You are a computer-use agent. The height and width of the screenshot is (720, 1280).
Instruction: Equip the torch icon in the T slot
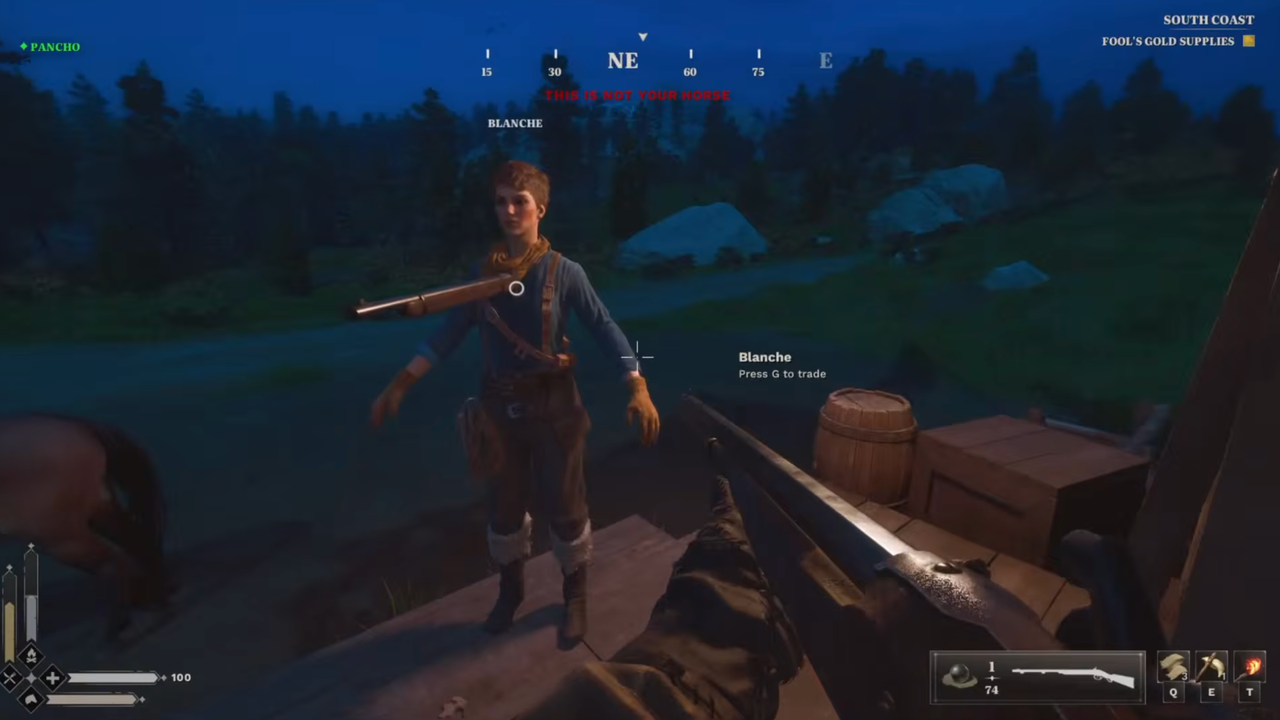tap(1250, 665)
